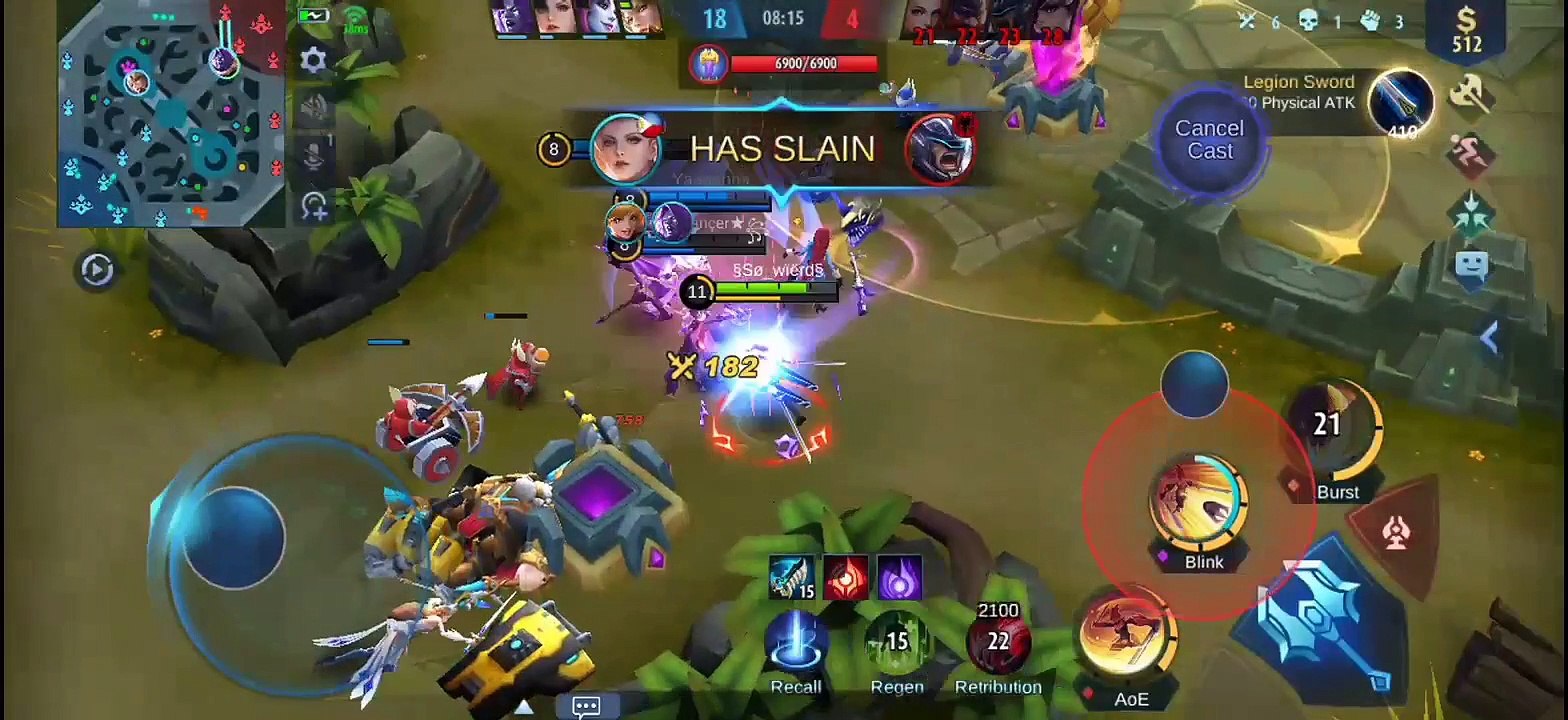Tap the circular play arrow button
This screenshot has width=1568, height=720.
pos(97,270)
